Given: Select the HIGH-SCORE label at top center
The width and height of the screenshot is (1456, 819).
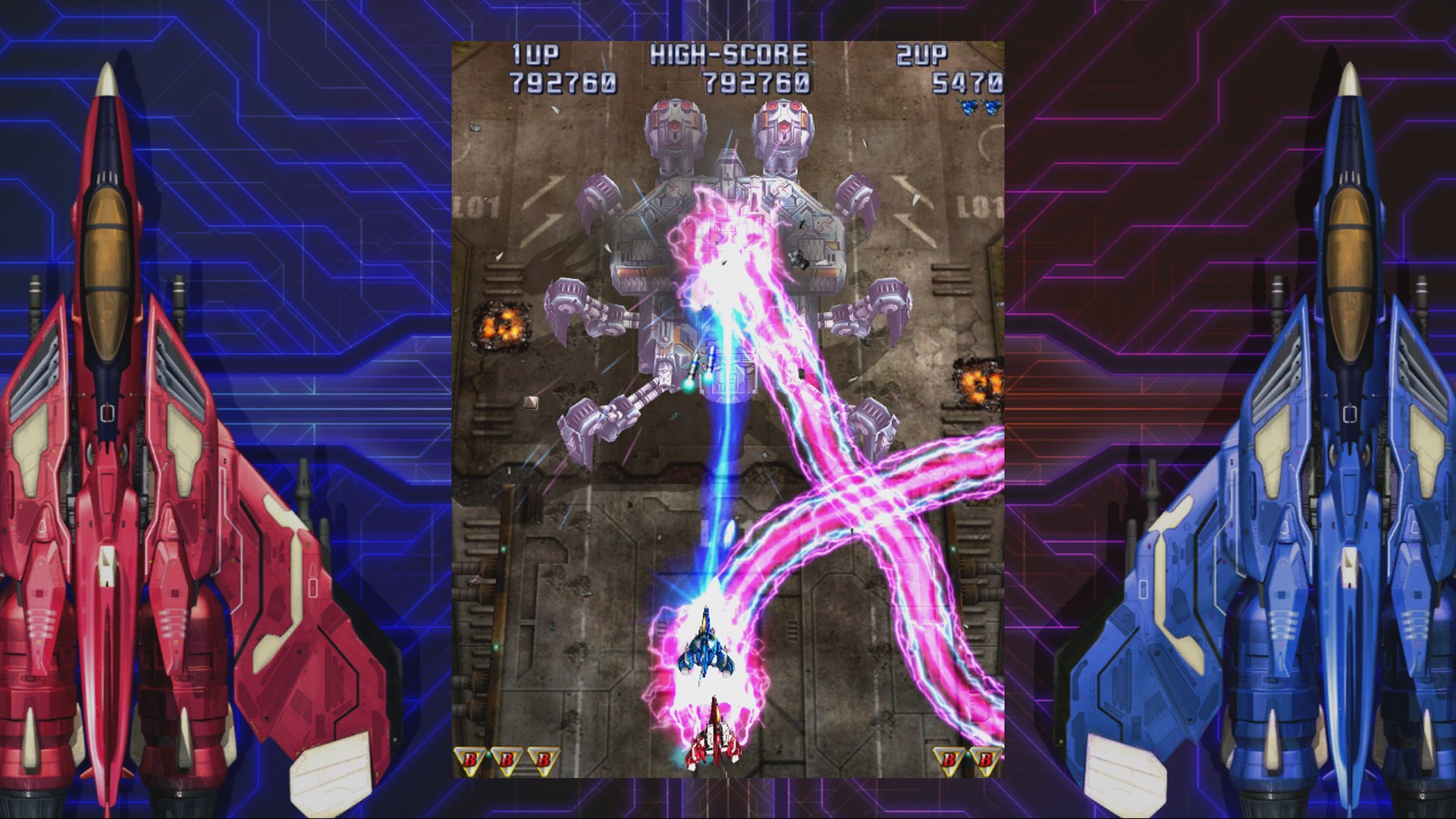Looking at the screenshot, I should coord(732,55).
